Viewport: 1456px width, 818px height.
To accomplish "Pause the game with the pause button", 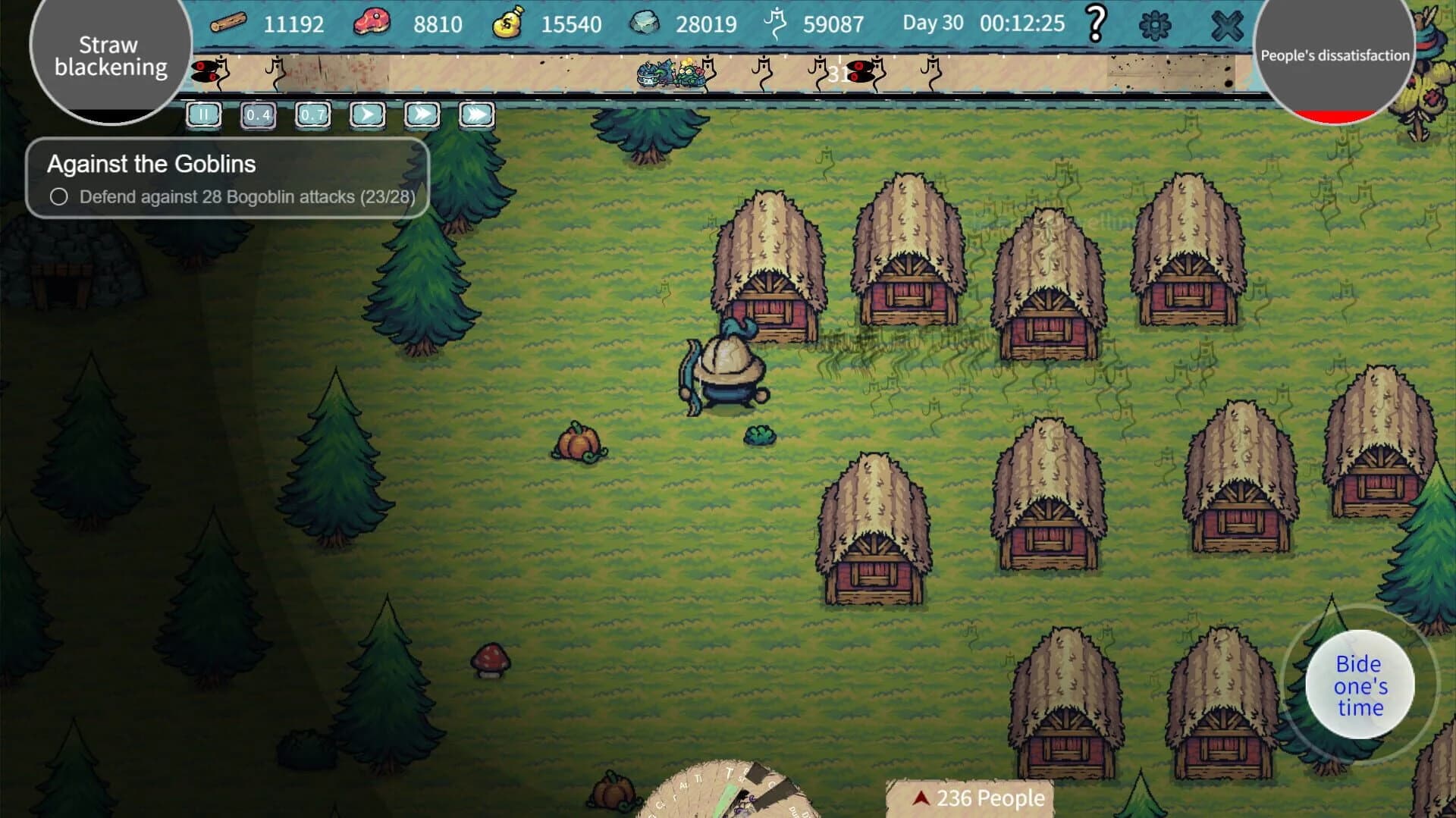I will (x=202, y=115).
